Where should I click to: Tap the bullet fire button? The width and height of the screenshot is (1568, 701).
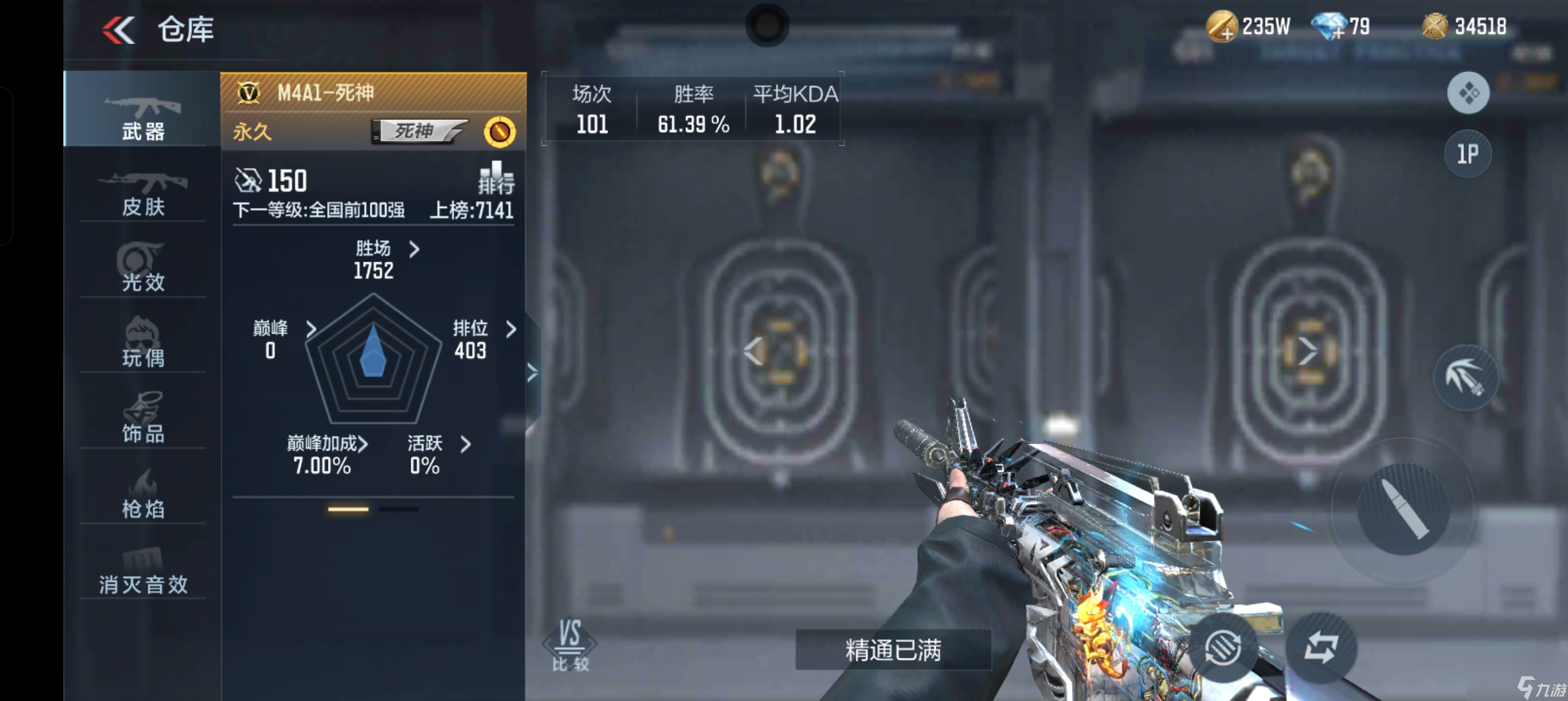coord(1403,508)
